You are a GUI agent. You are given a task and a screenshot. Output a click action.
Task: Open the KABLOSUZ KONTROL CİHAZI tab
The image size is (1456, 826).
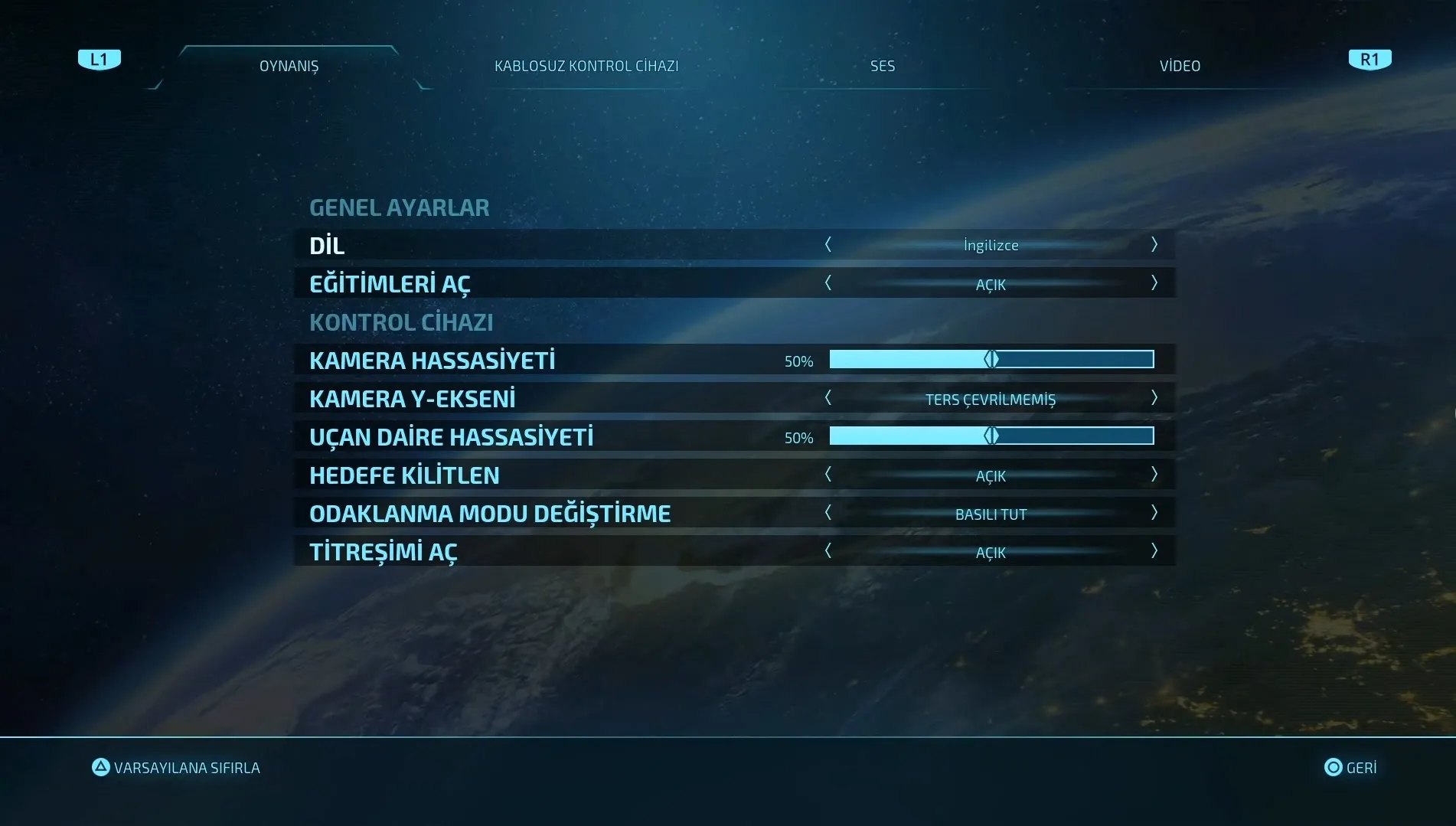(586, 66)
